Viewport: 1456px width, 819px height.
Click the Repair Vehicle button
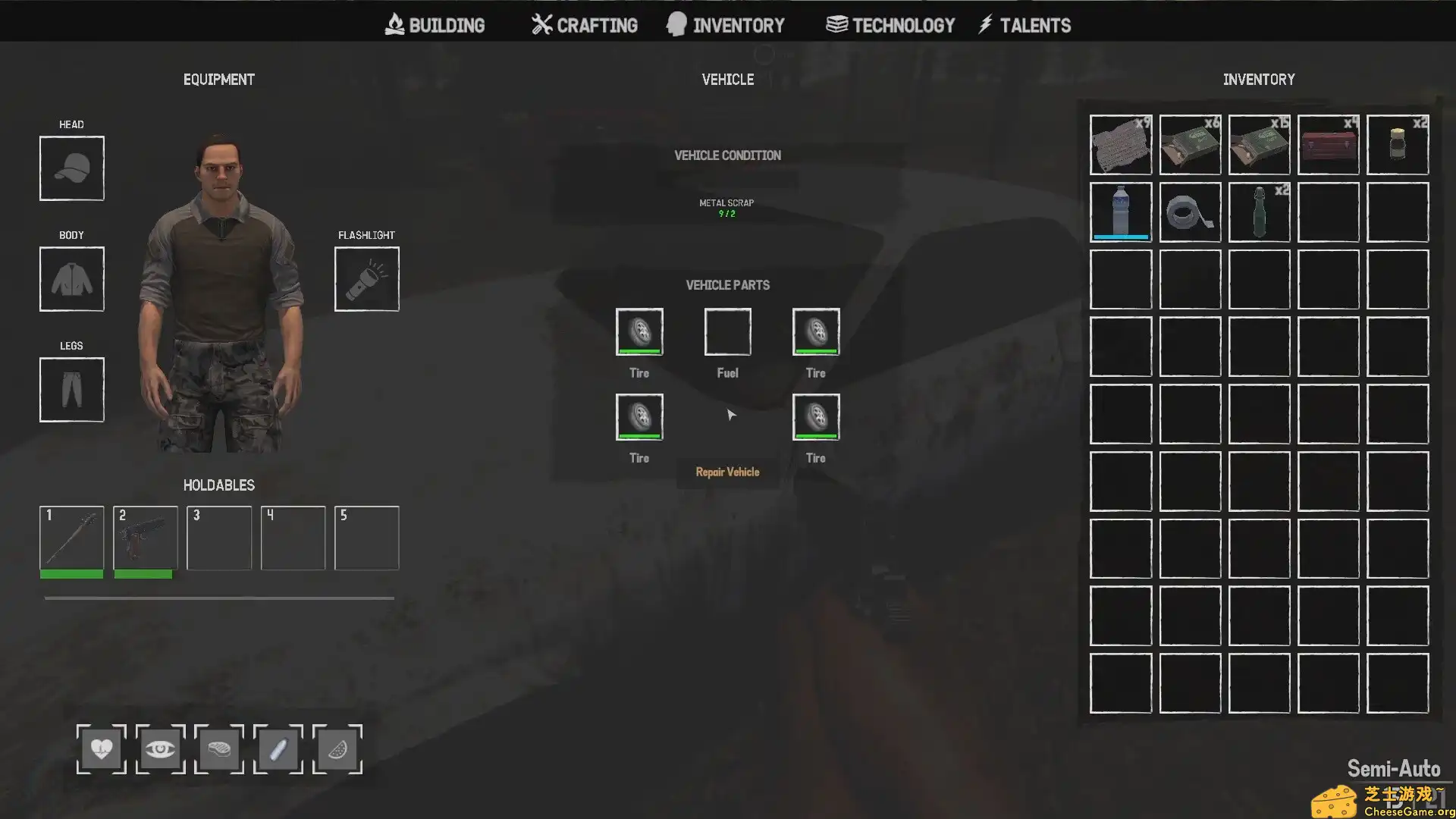tap(727, 472)
